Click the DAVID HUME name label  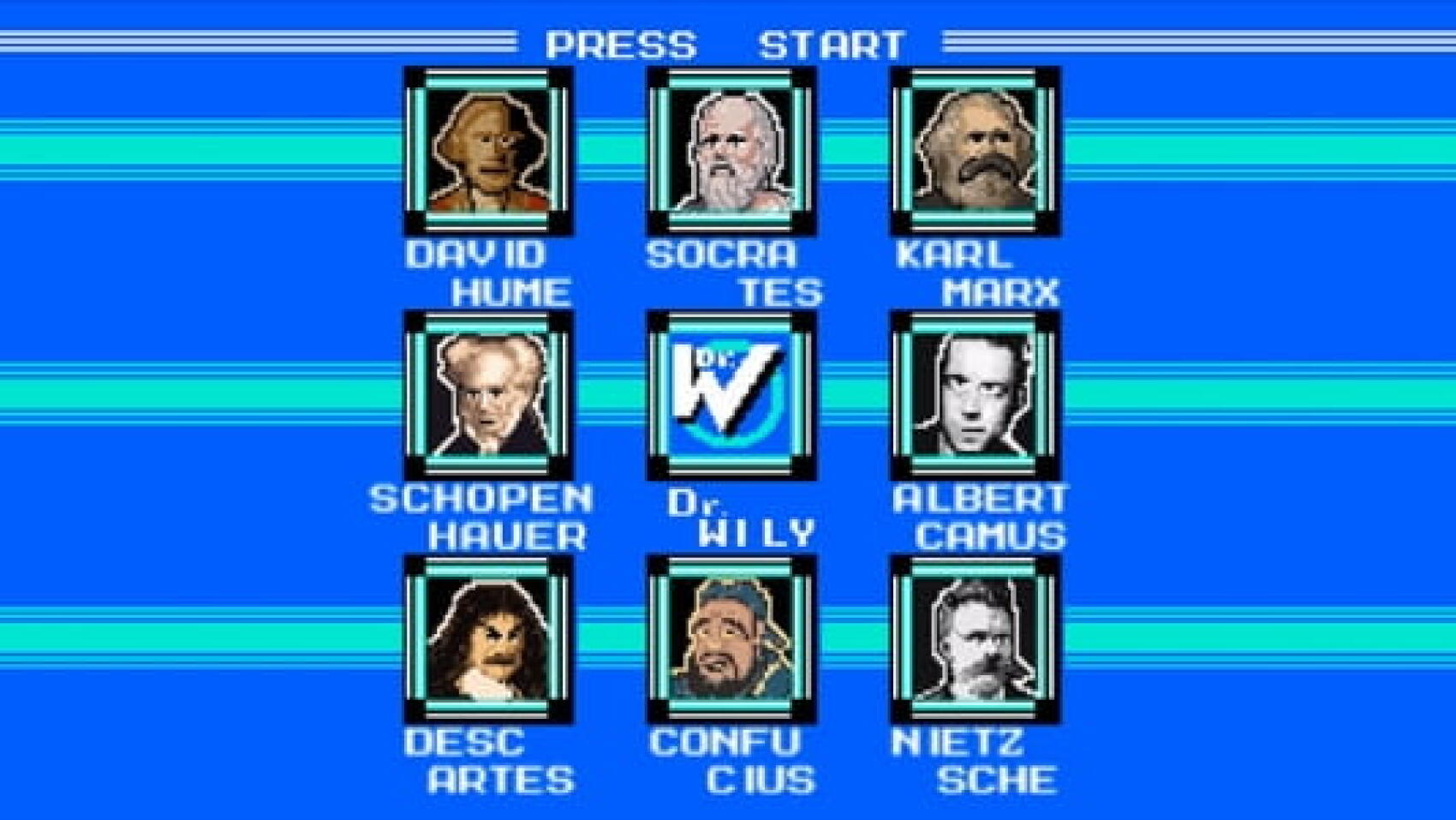(x=488, y=274)
